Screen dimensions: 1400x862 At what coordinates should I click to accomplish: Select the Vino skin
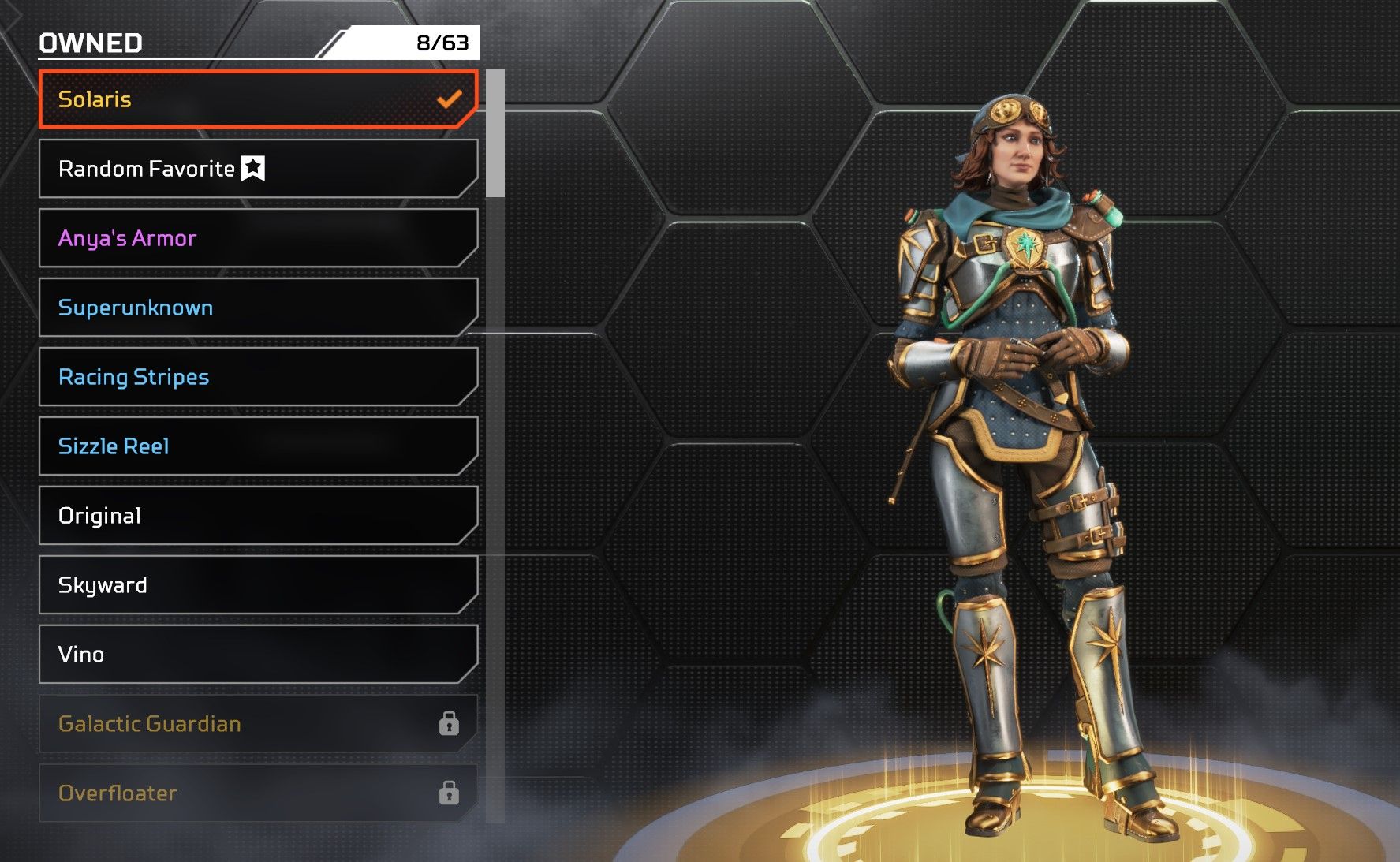coord(258,655)
